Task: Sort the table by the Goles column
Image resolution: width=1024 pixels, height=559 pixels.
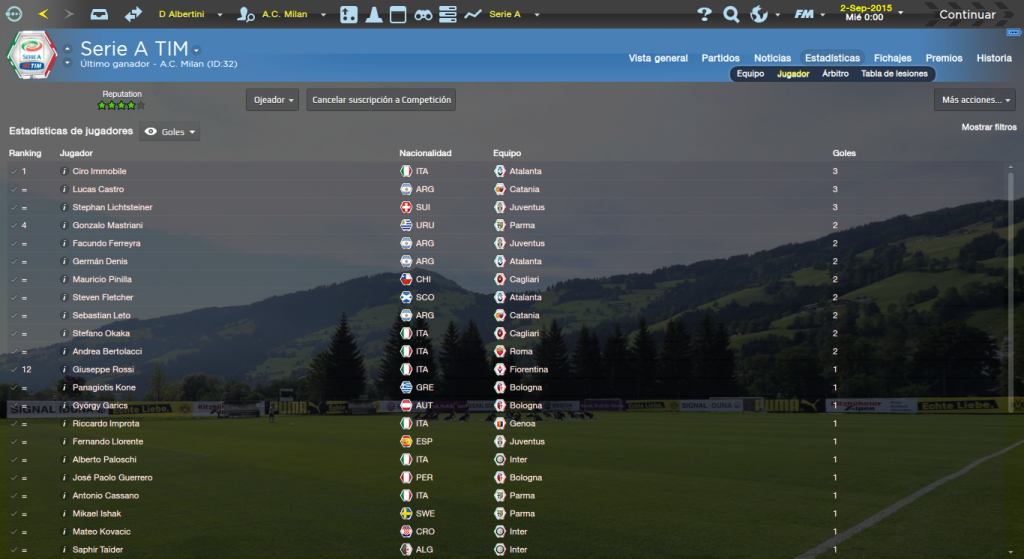Action: (844, 153)
